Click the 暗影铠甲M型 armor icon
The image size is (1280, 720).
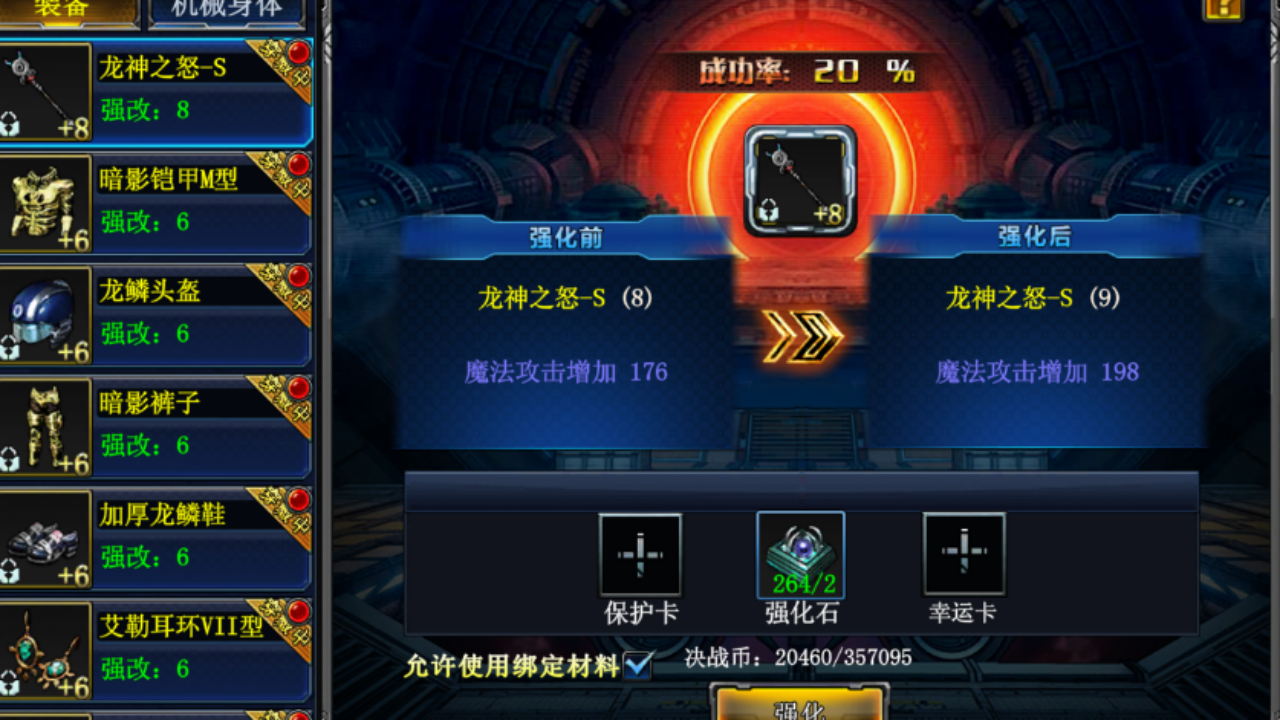click(46, 200)
